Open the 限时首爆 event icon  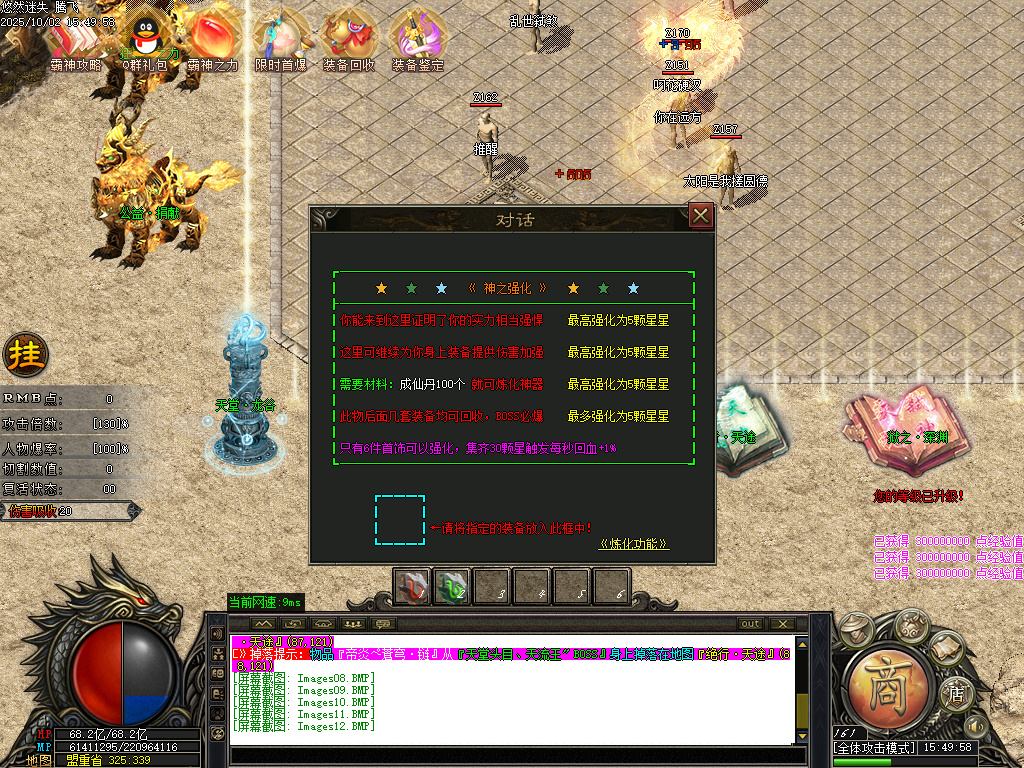[280, 42]
